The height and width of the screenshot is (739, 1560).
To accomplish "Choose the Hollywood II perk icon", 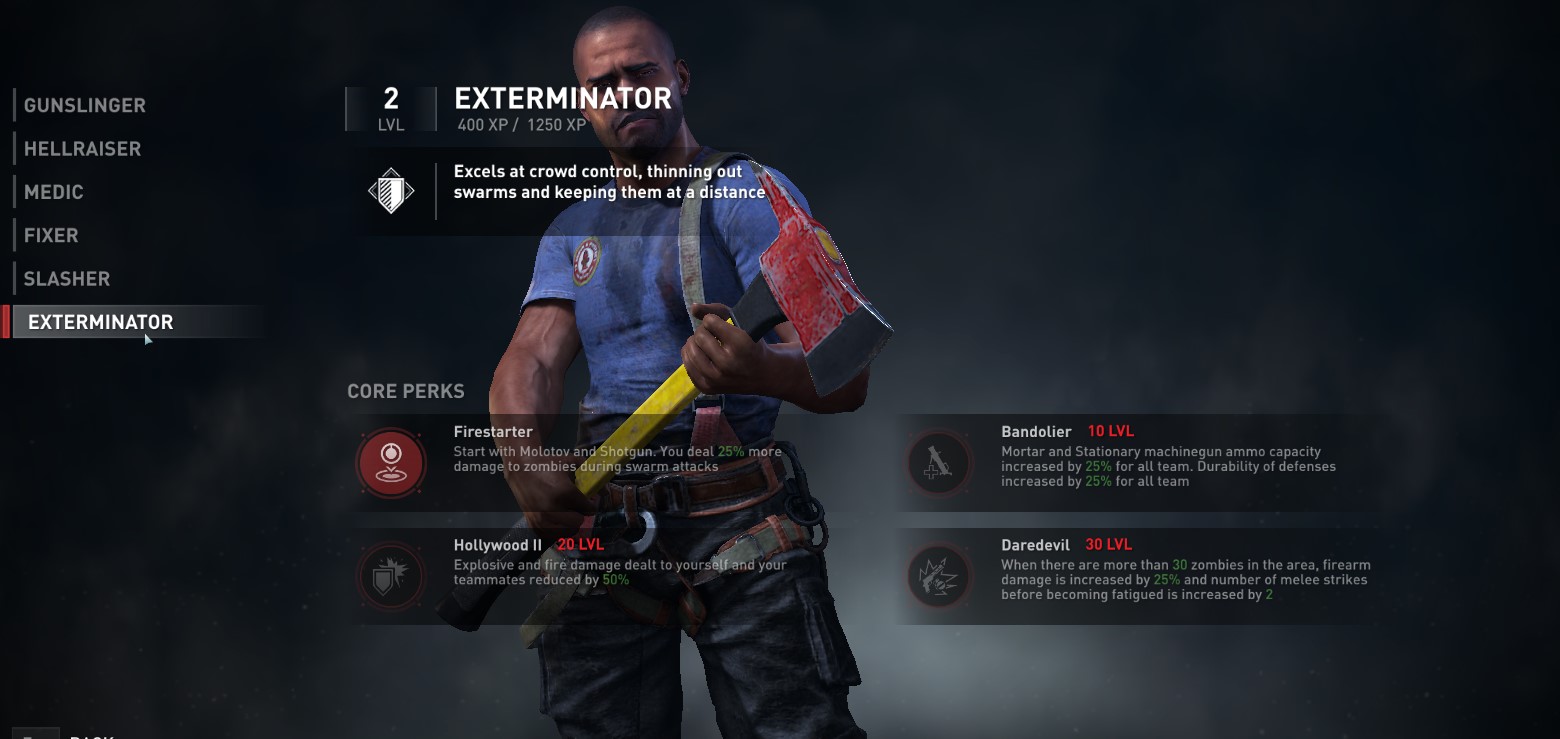I will click(391, 576).
